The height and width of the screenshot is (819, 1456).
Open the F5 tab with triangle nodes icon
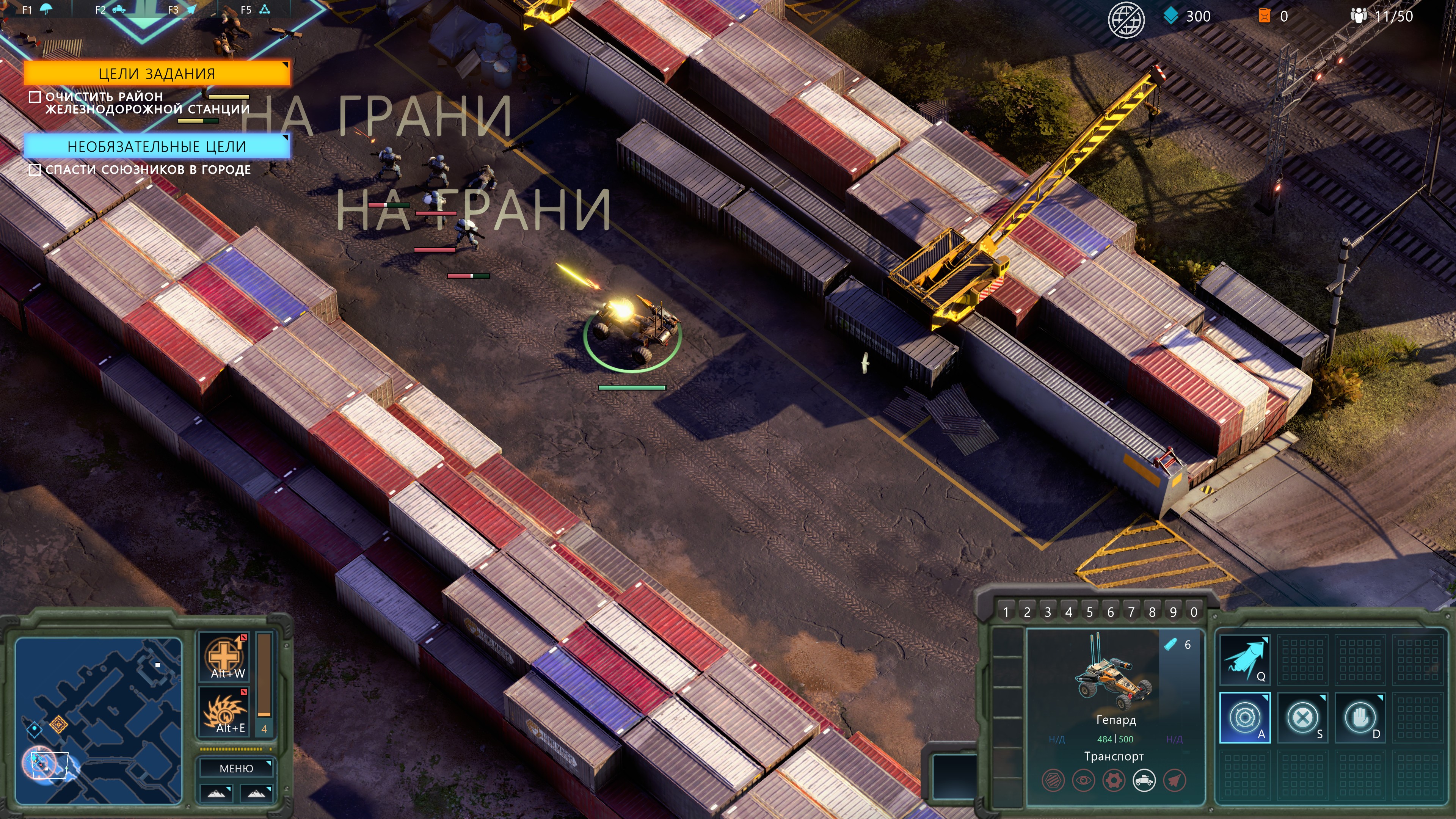(x=264, y=9)
